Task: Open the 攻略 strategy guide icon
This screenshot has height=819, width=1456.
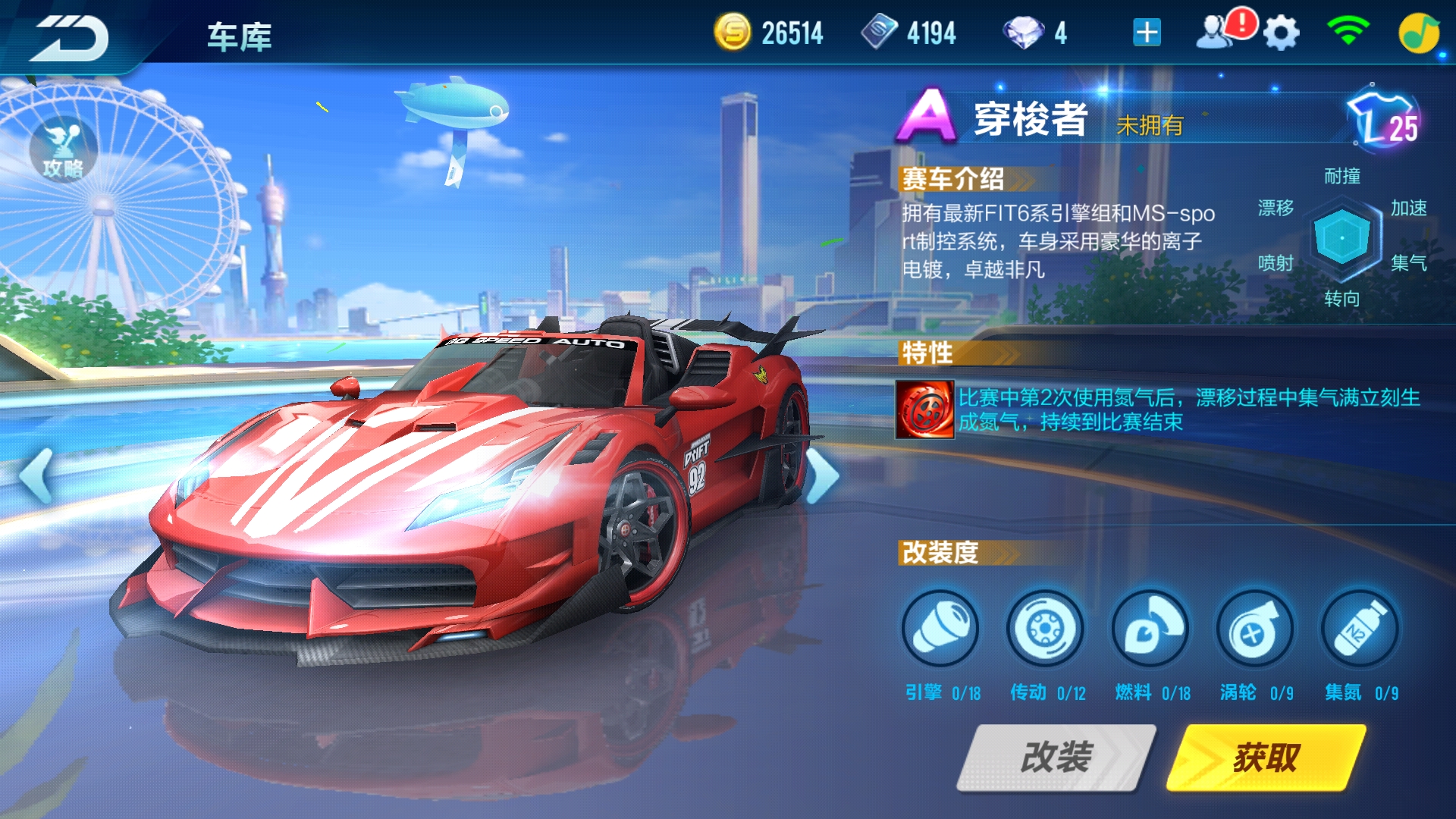Action: click(62, 148)
